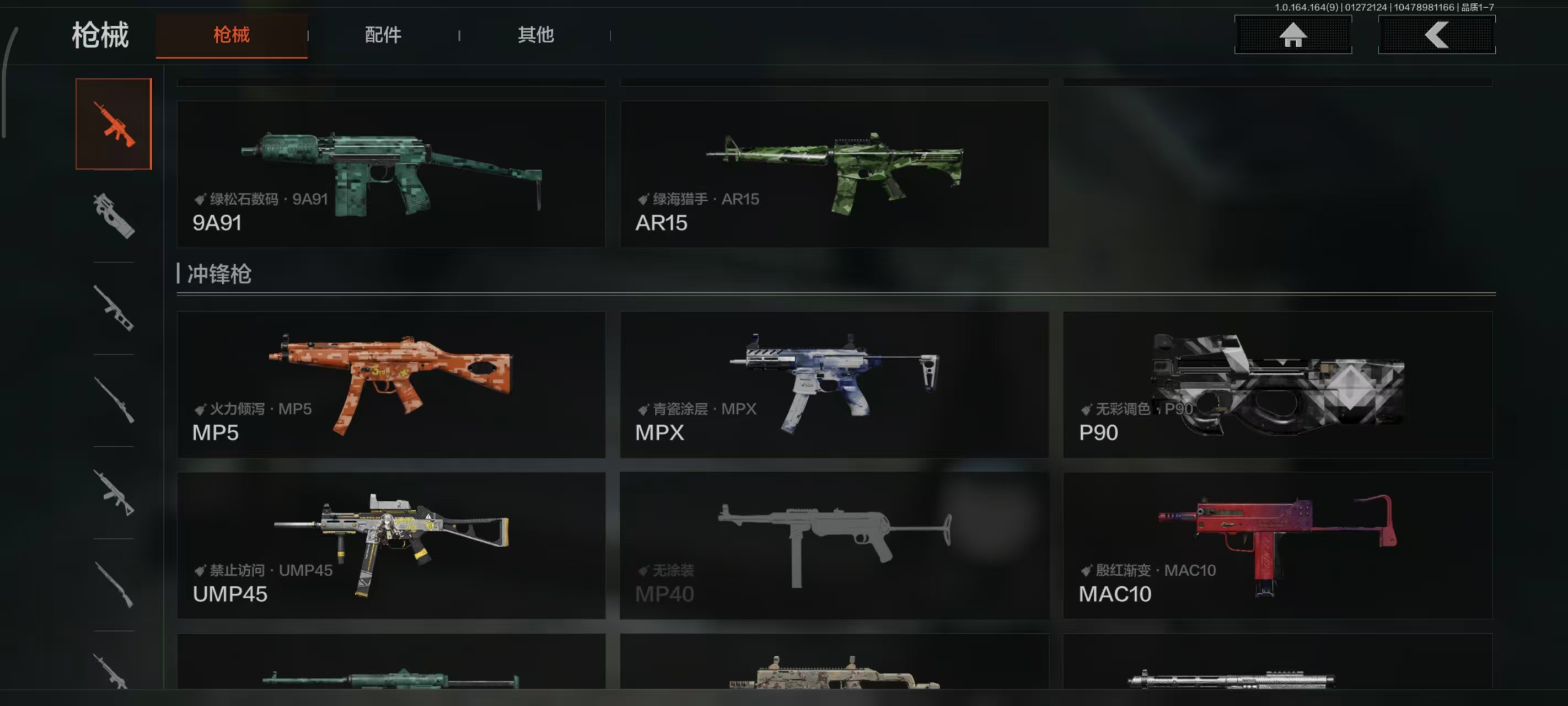This screenshot has width=1568, height=706.
Task: Choose the red MAC10 card
Action: pyautogui.click(x=1276, y=545)
